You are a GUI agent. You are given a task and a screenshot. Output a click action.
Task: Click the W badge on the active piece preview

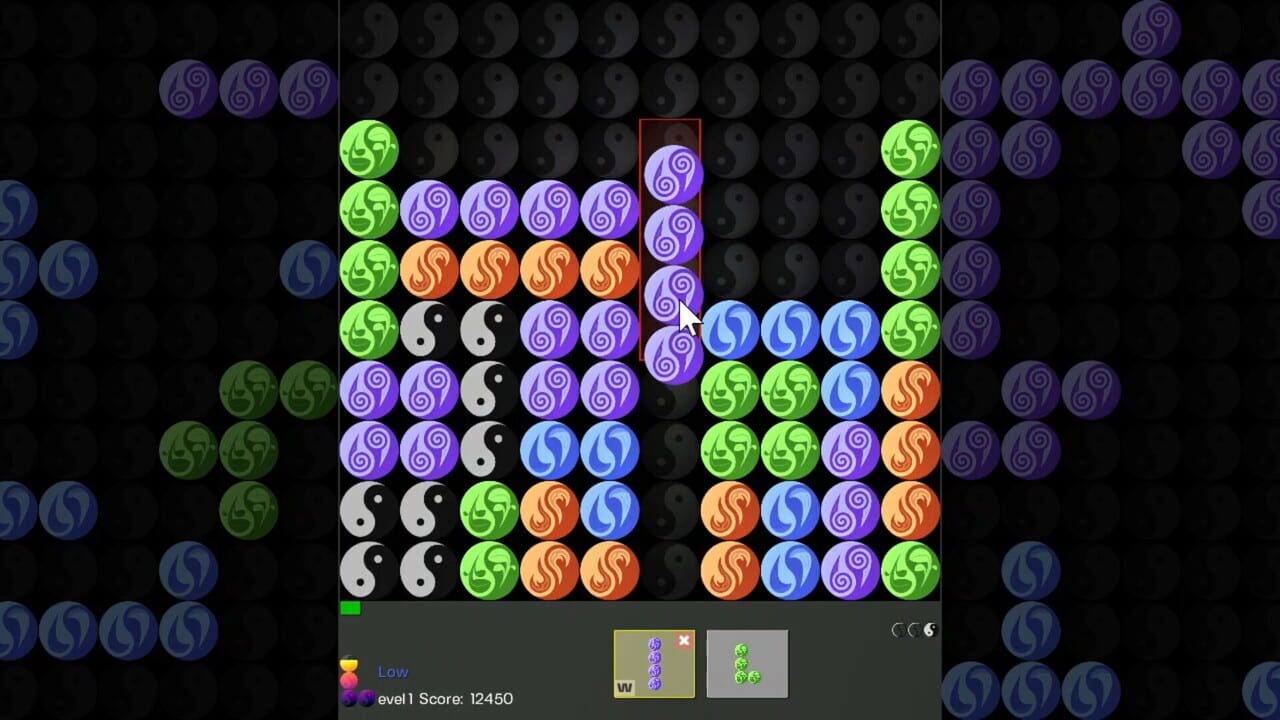click(625, 686)
